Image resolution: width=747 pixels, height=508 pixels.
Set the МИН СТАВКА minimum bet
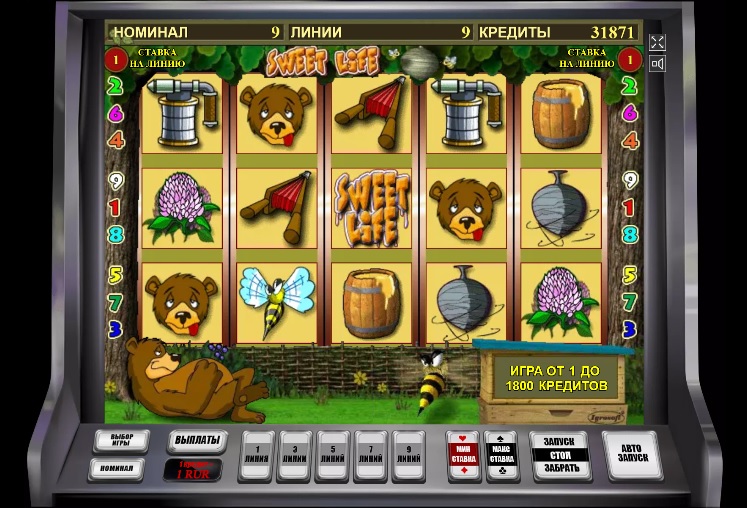(x=463, y=454)
